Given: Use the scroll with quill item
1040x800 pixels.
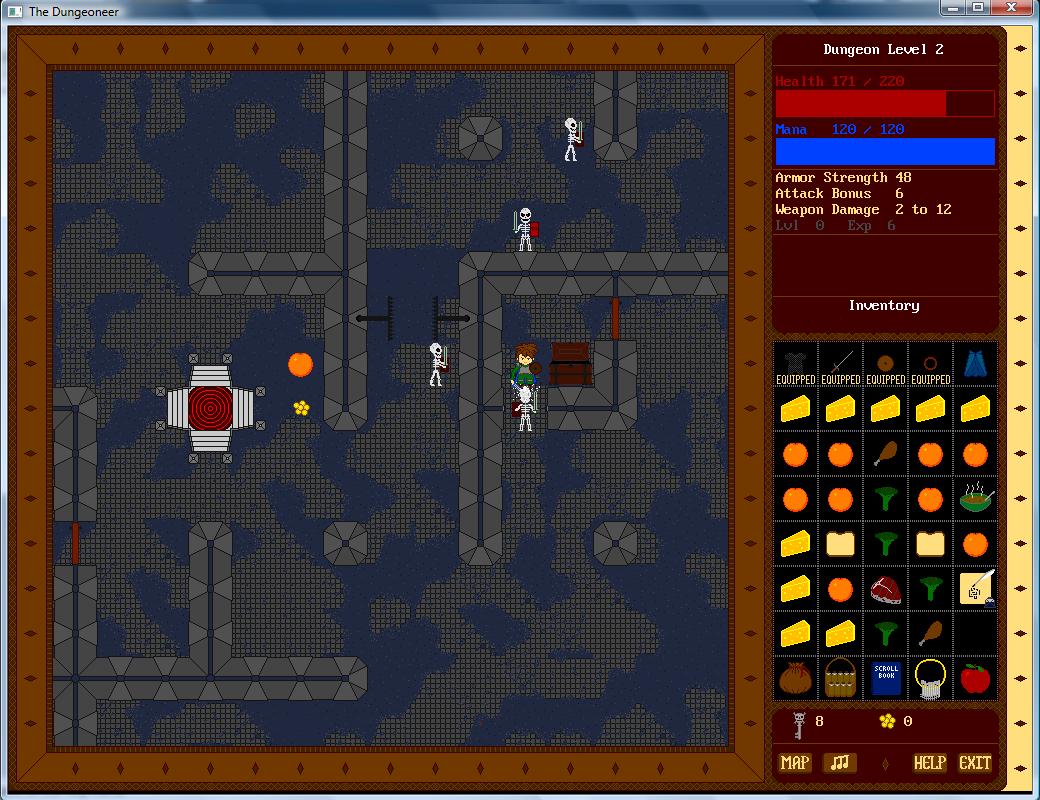Looking at the screenshot, I should tap(975, 588).
